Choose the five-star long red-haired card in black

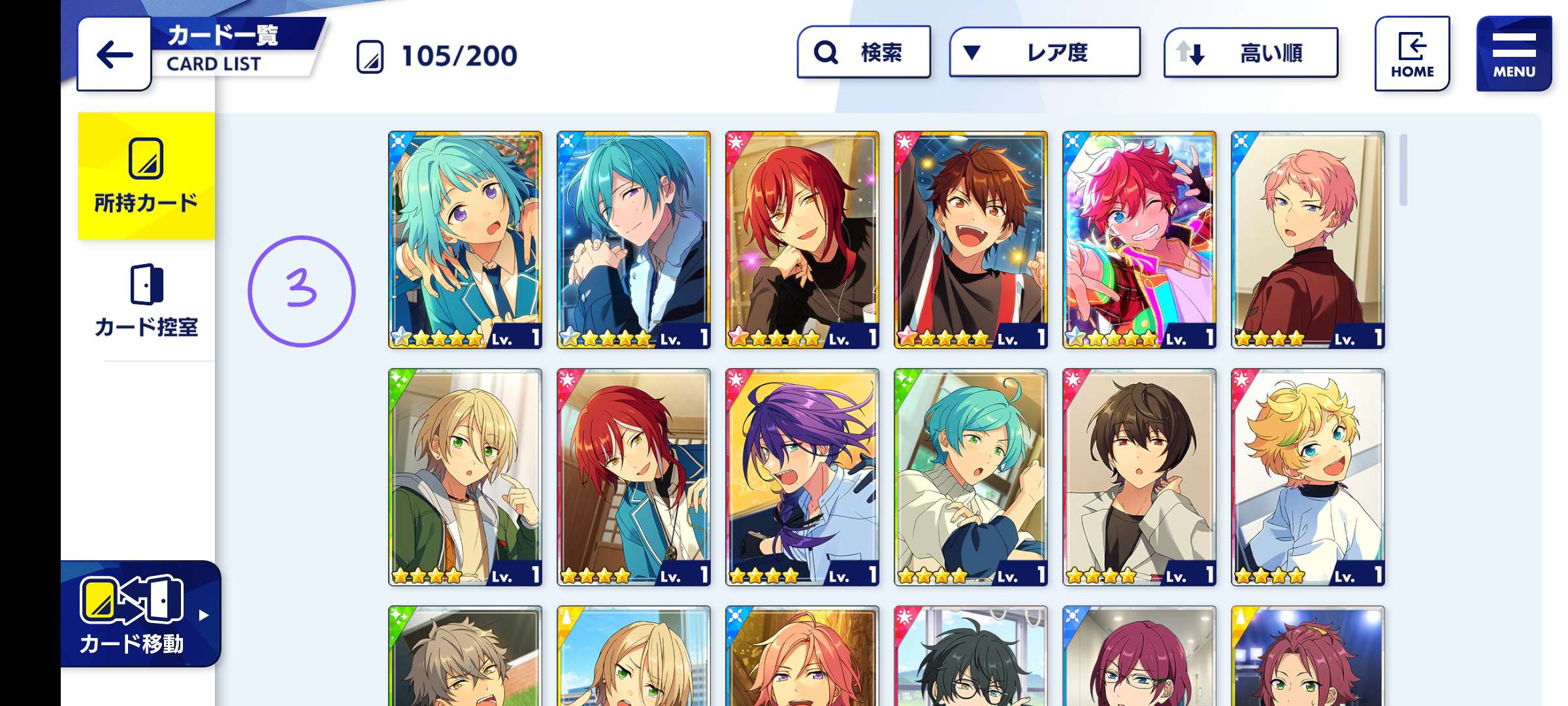click(802, 240)
